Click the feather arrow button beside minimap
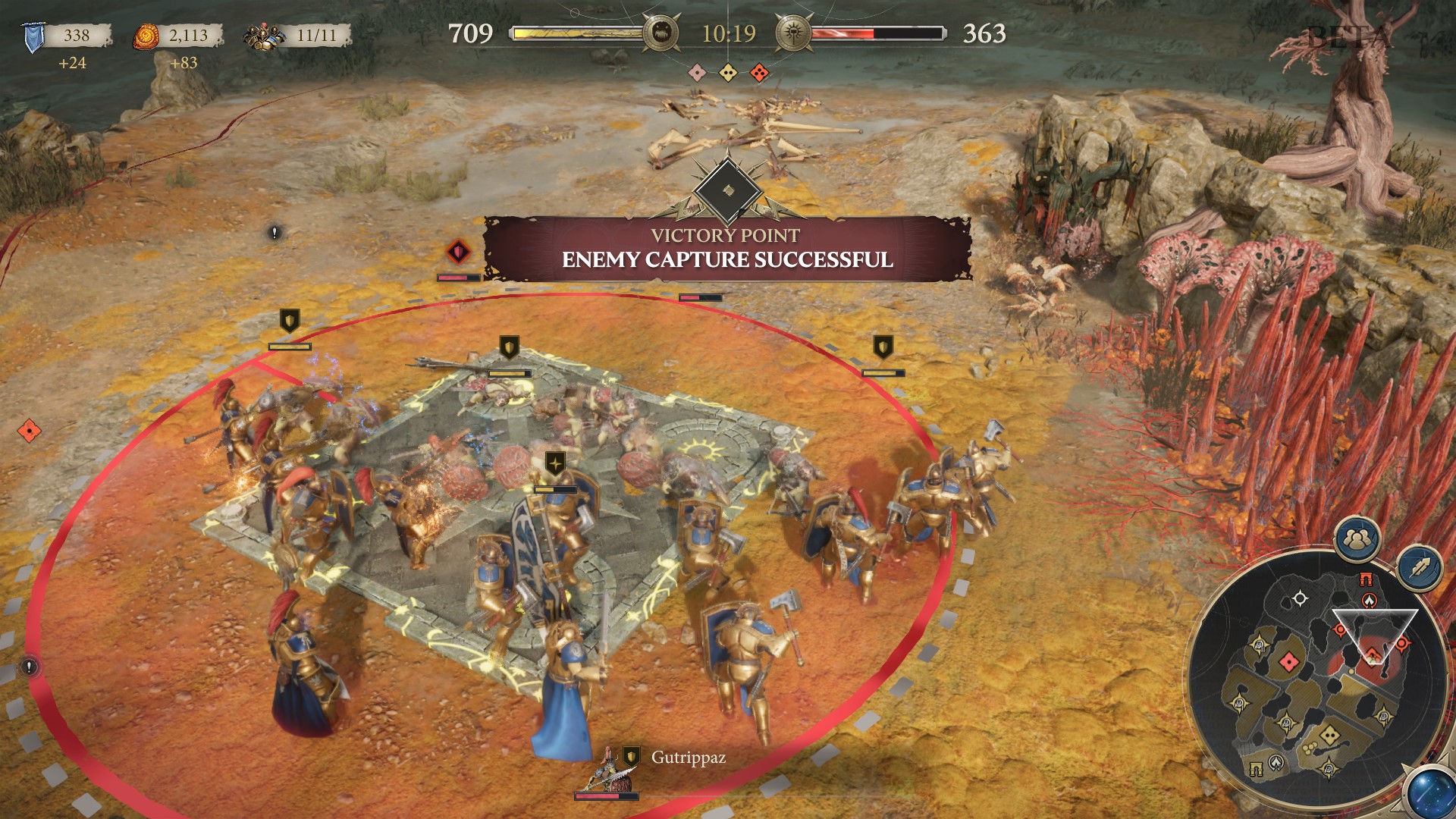 pos(1420,568)
